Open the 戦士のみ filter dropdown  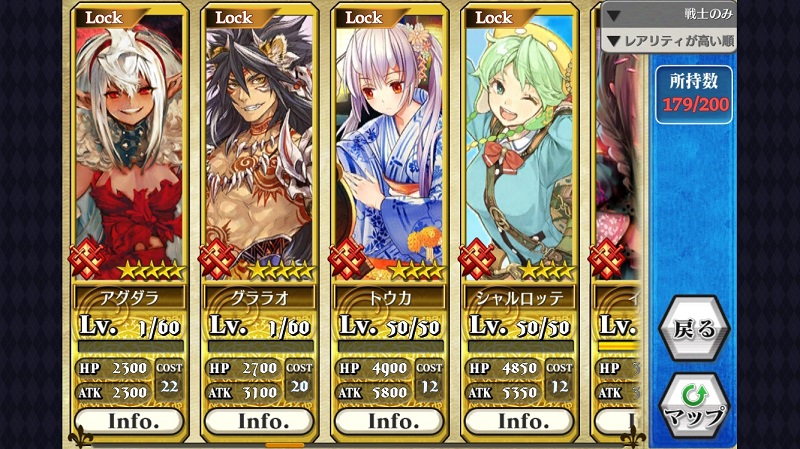[x=668, y=15]
